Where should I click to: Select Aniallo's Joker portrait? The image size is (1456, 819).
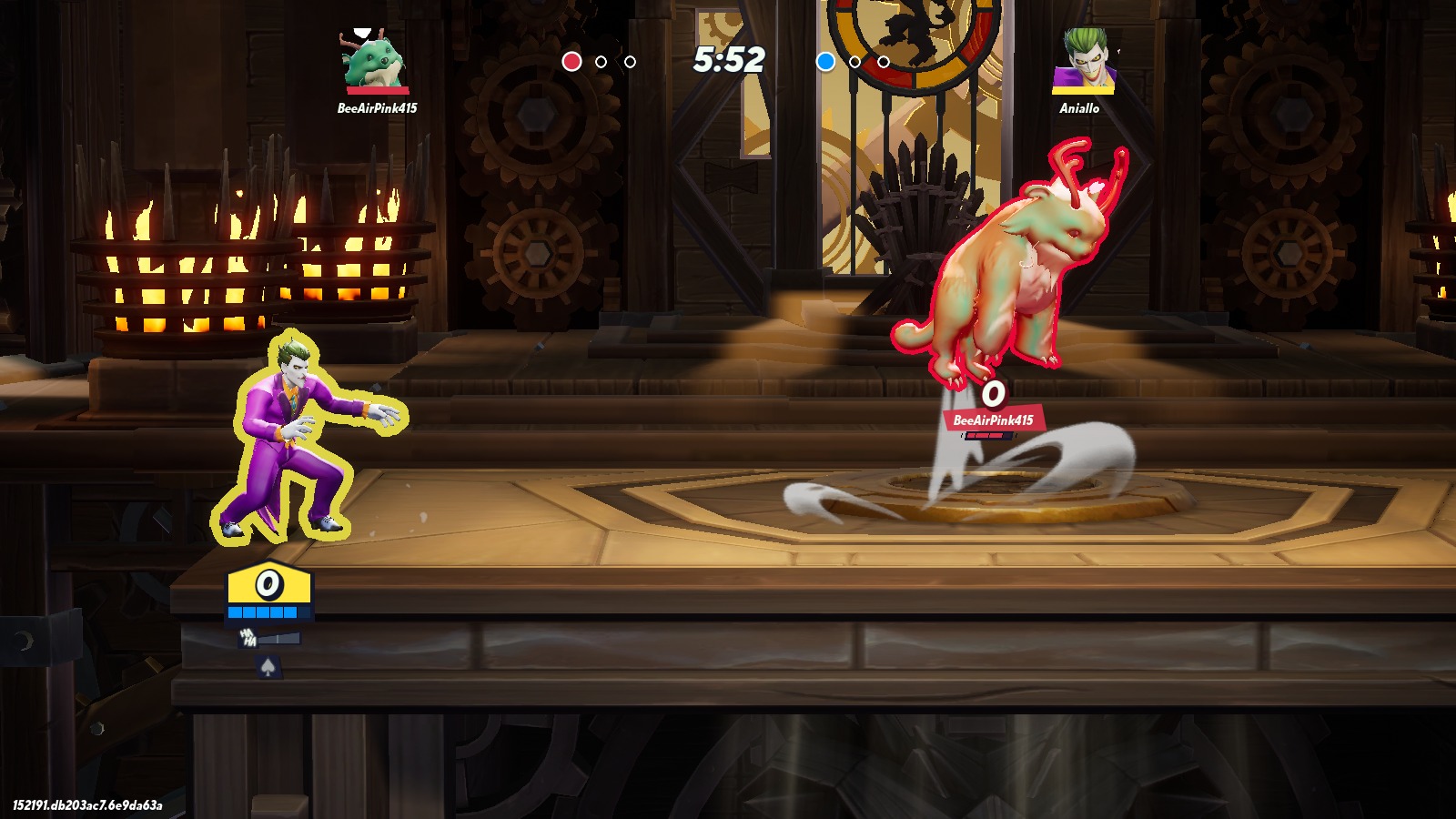[1083, 60]
